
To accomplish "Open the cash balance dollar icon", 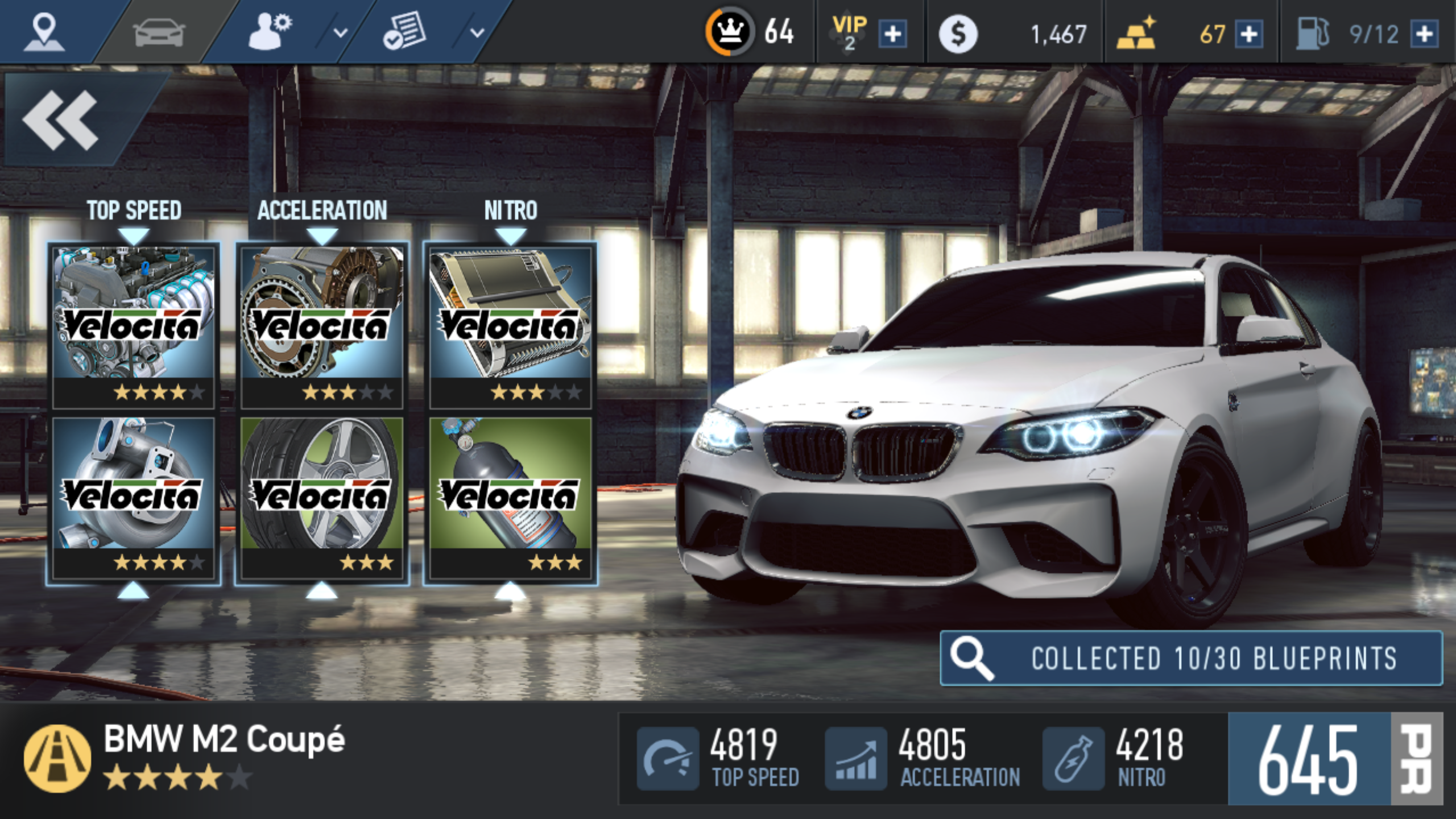I will (958, 34).
